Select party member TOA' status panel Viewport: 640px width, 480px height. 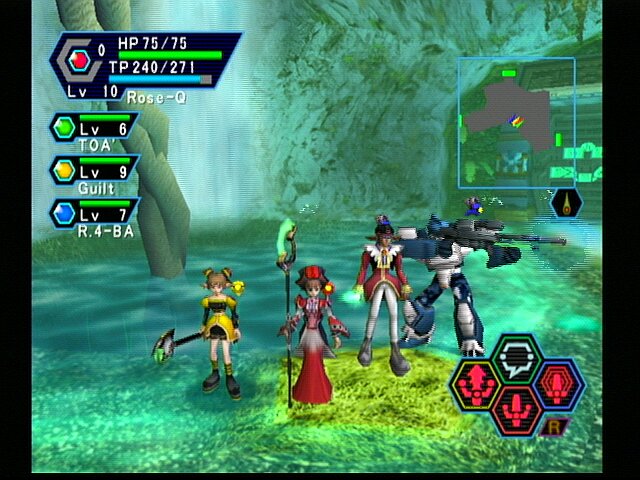point(93,132)
